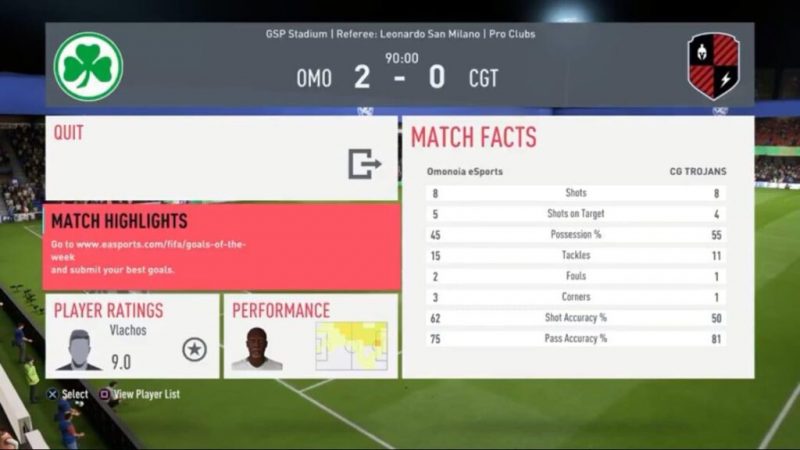
Task: Select the Quit menu tile
Action: (220, 158)
